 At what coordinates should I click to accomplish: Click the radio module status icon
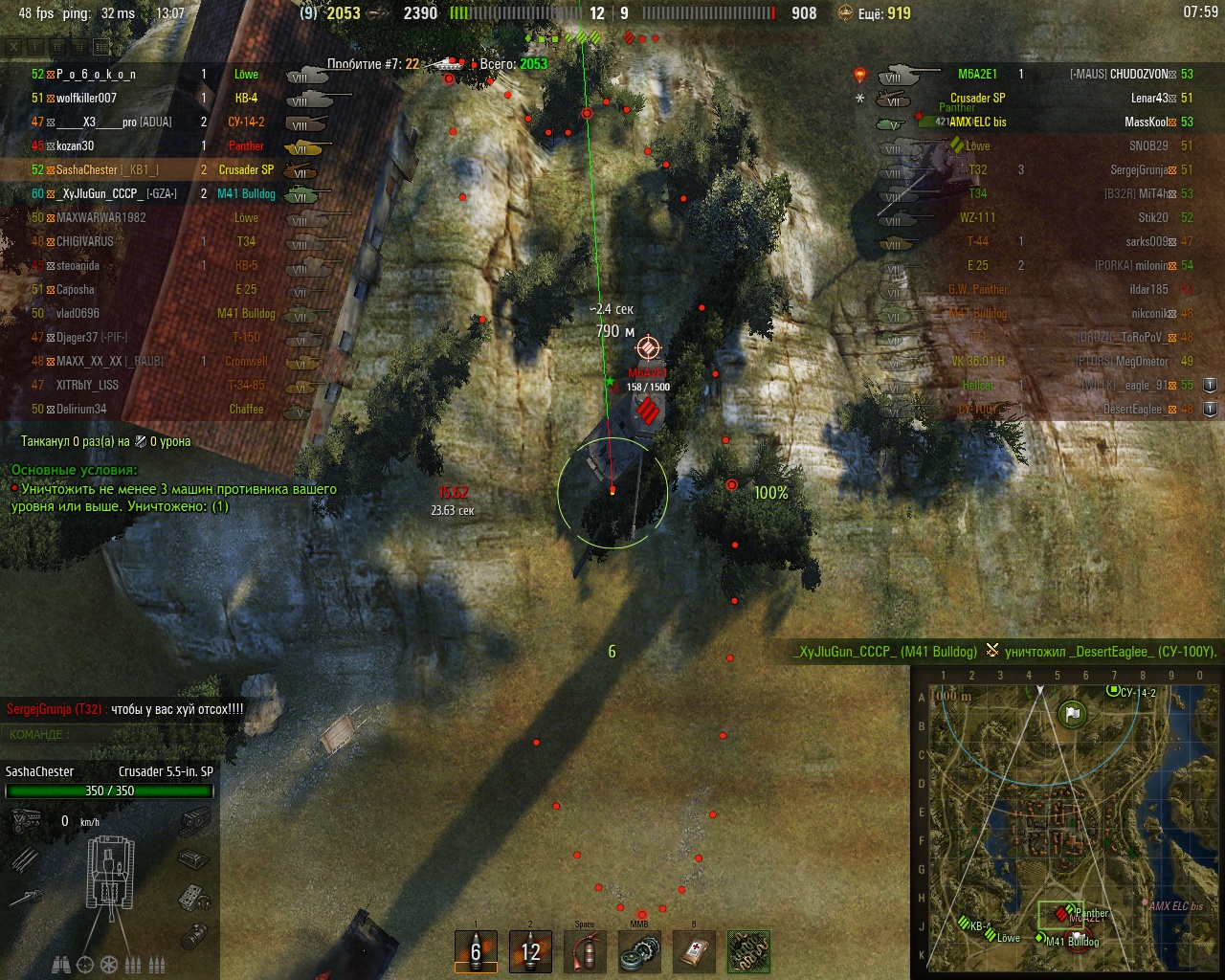194,897
